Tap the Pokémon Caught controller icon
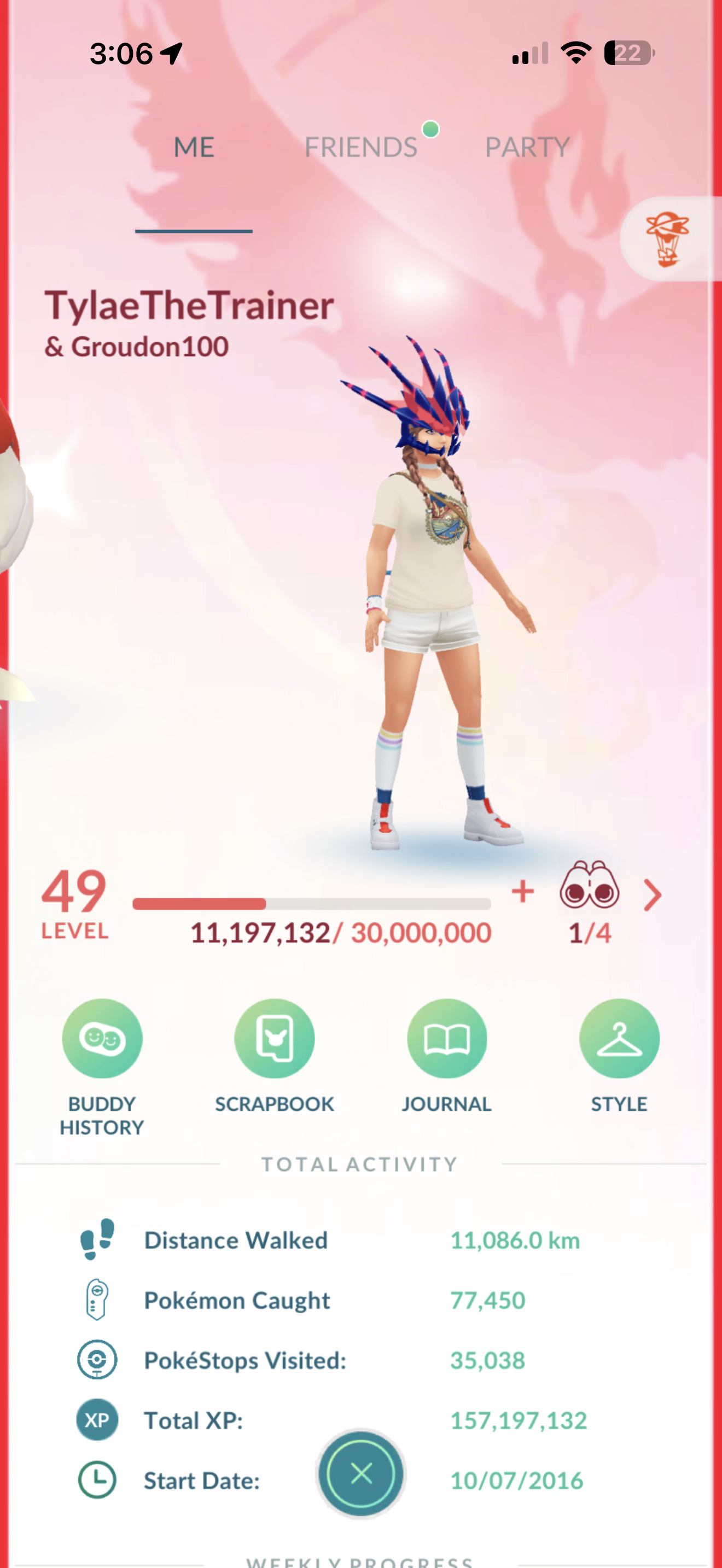722x1568 pixels. (x=97, y=1300)
